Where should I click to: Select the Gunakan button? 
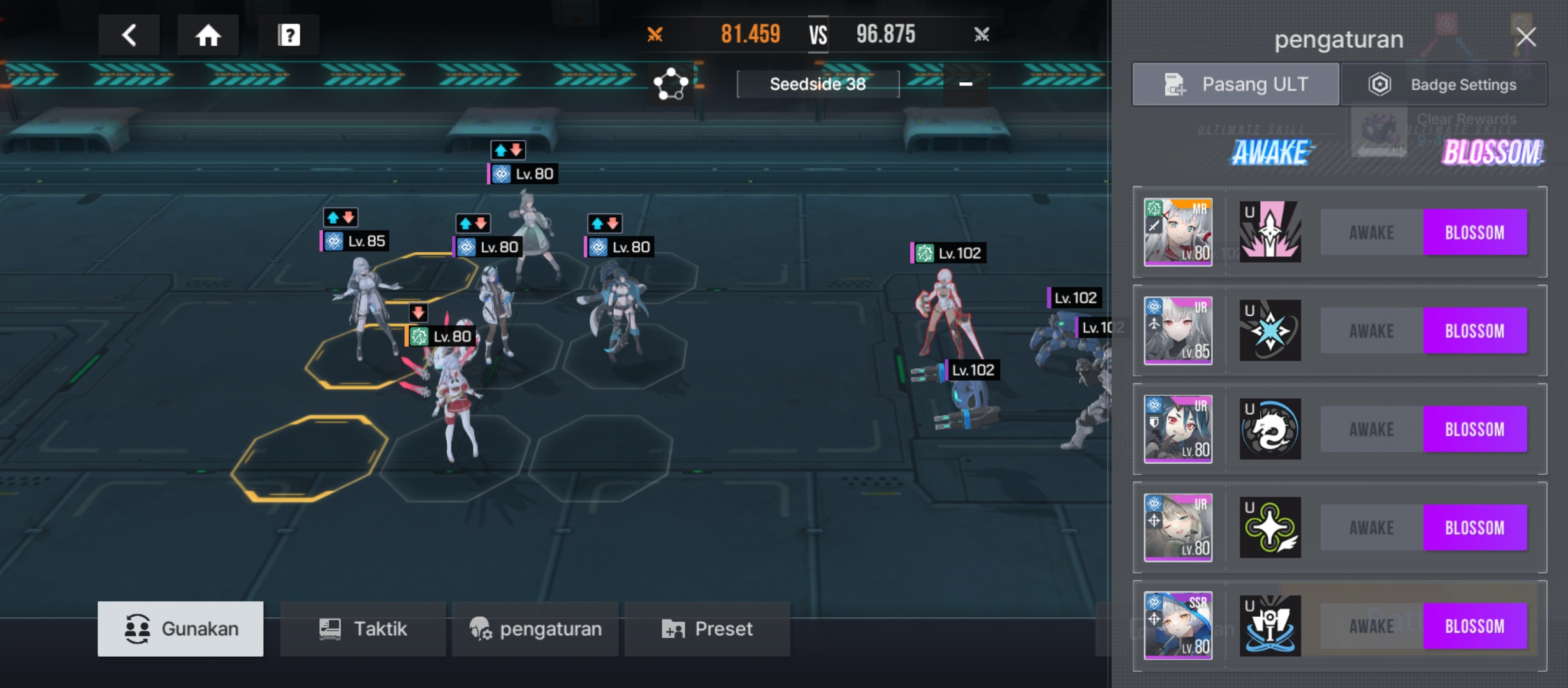(180, 629)
